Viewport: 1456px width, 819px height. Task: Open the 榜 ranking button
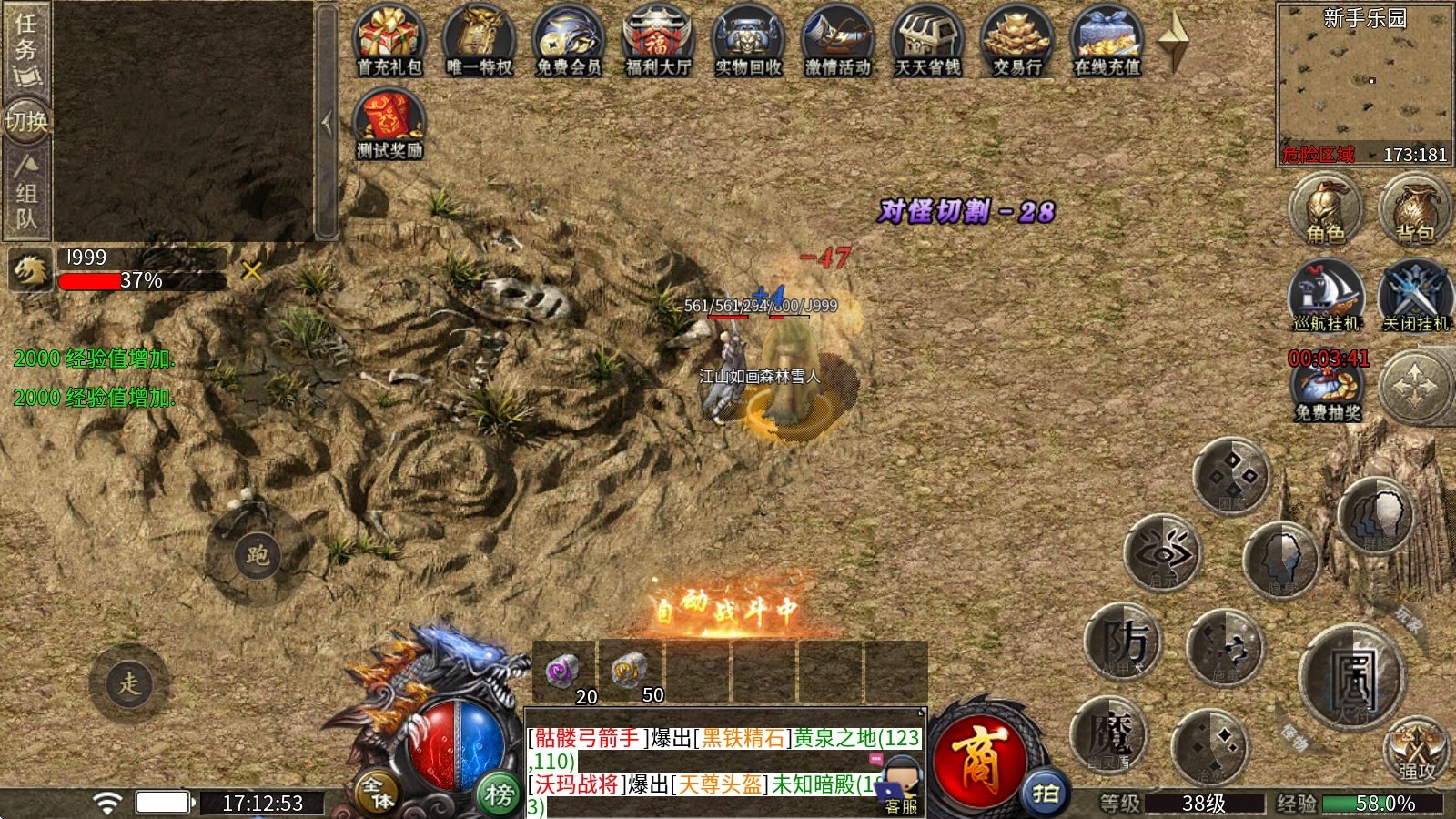(499, 794)
